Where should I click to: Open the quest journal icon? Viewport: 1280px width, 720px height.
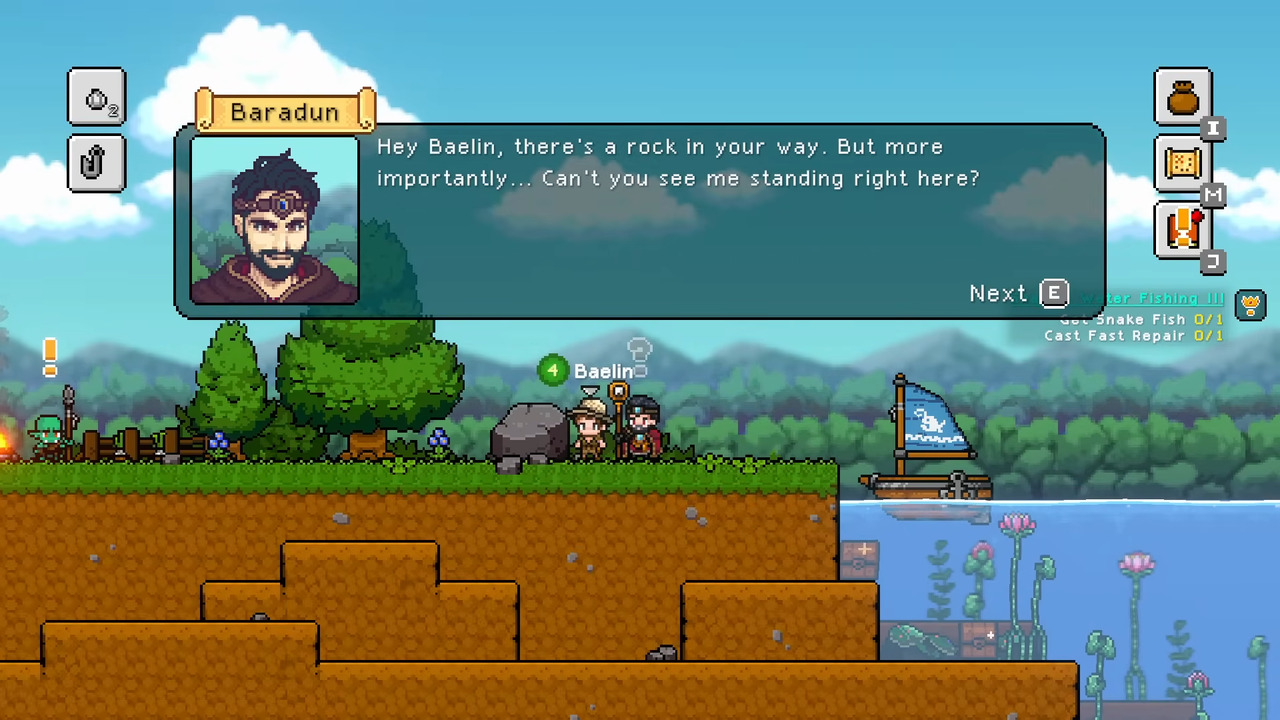[1182, 230]
